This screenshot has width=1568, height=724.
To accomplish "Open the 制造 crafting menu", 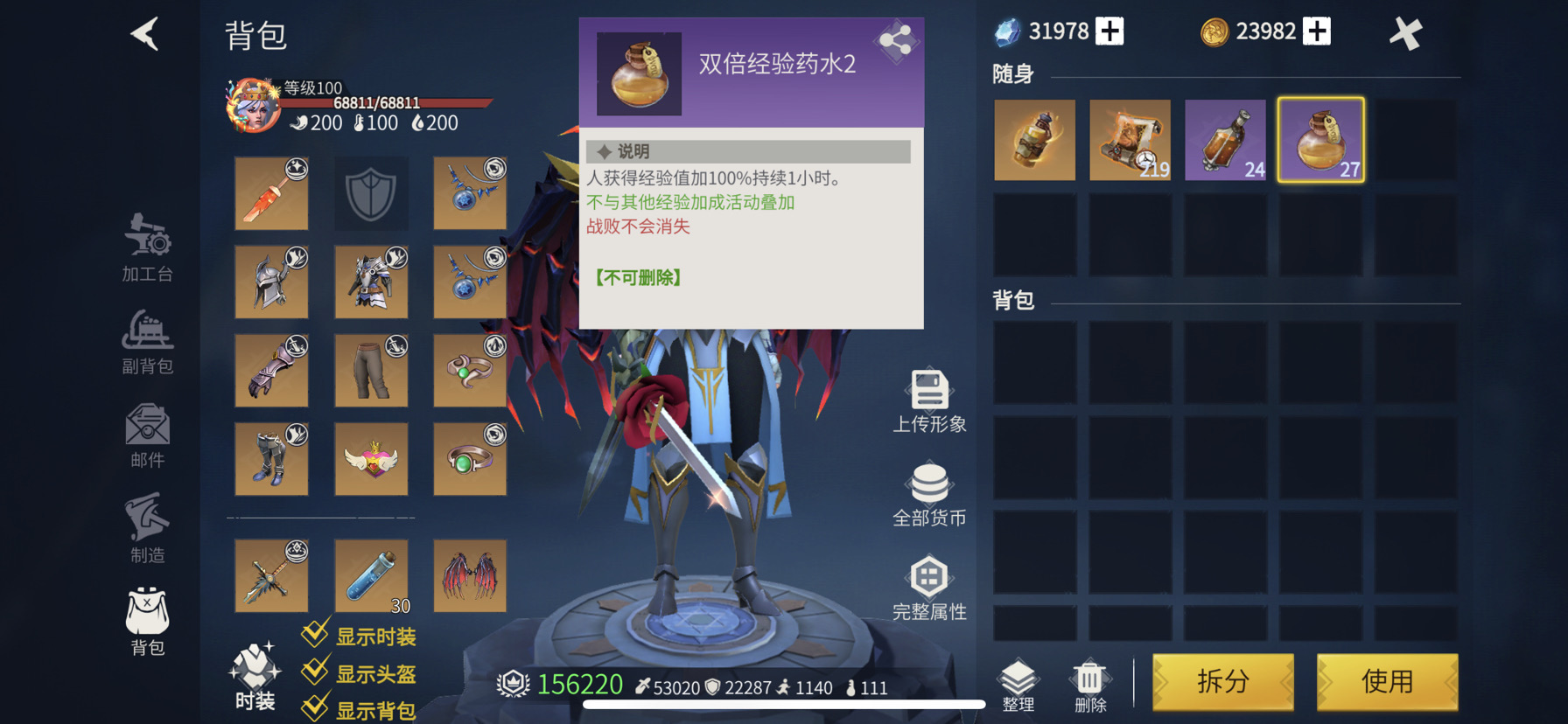I will (147, 528).
